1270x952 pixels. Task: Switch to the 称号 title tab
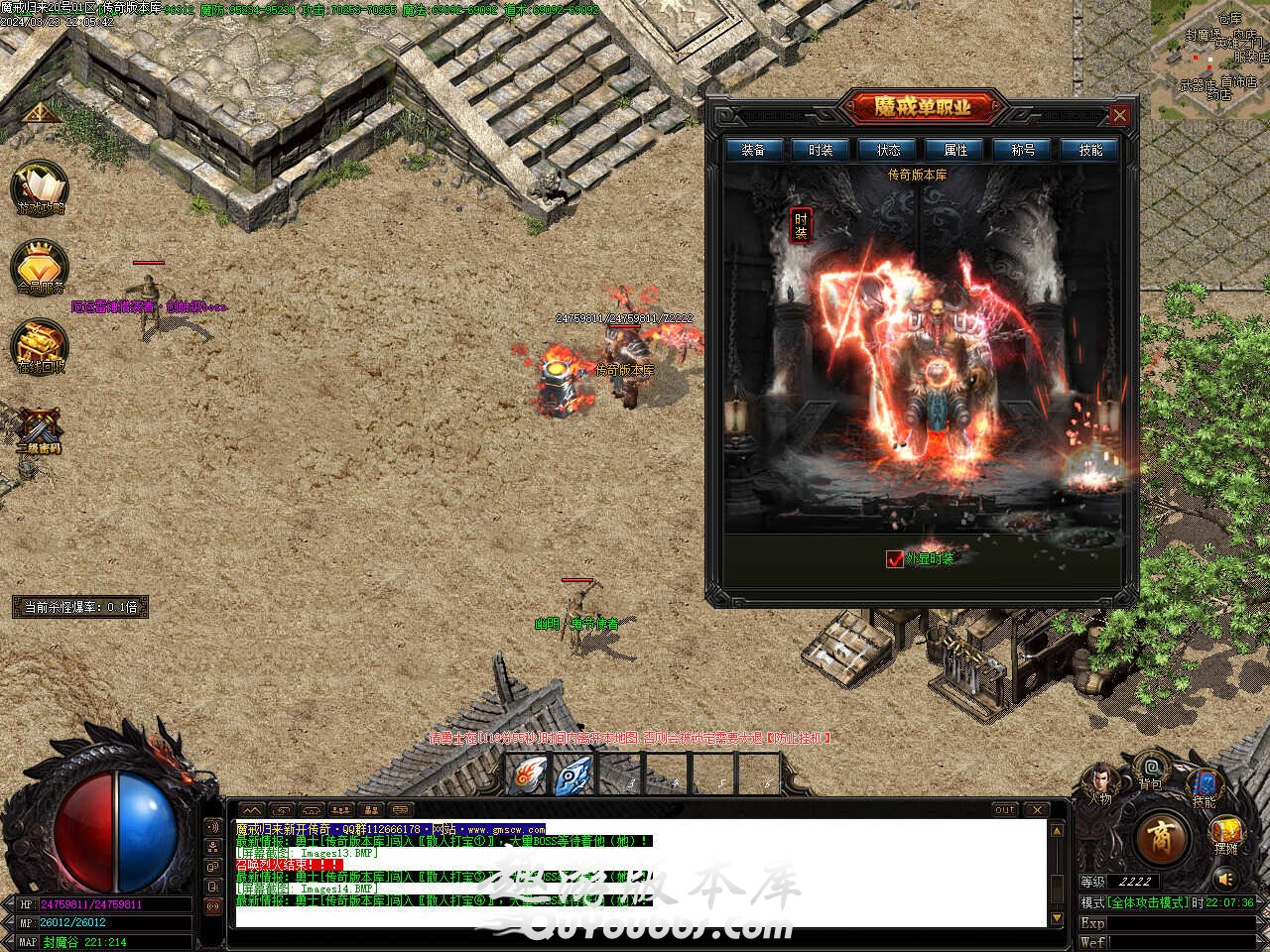pos(1023,150)
